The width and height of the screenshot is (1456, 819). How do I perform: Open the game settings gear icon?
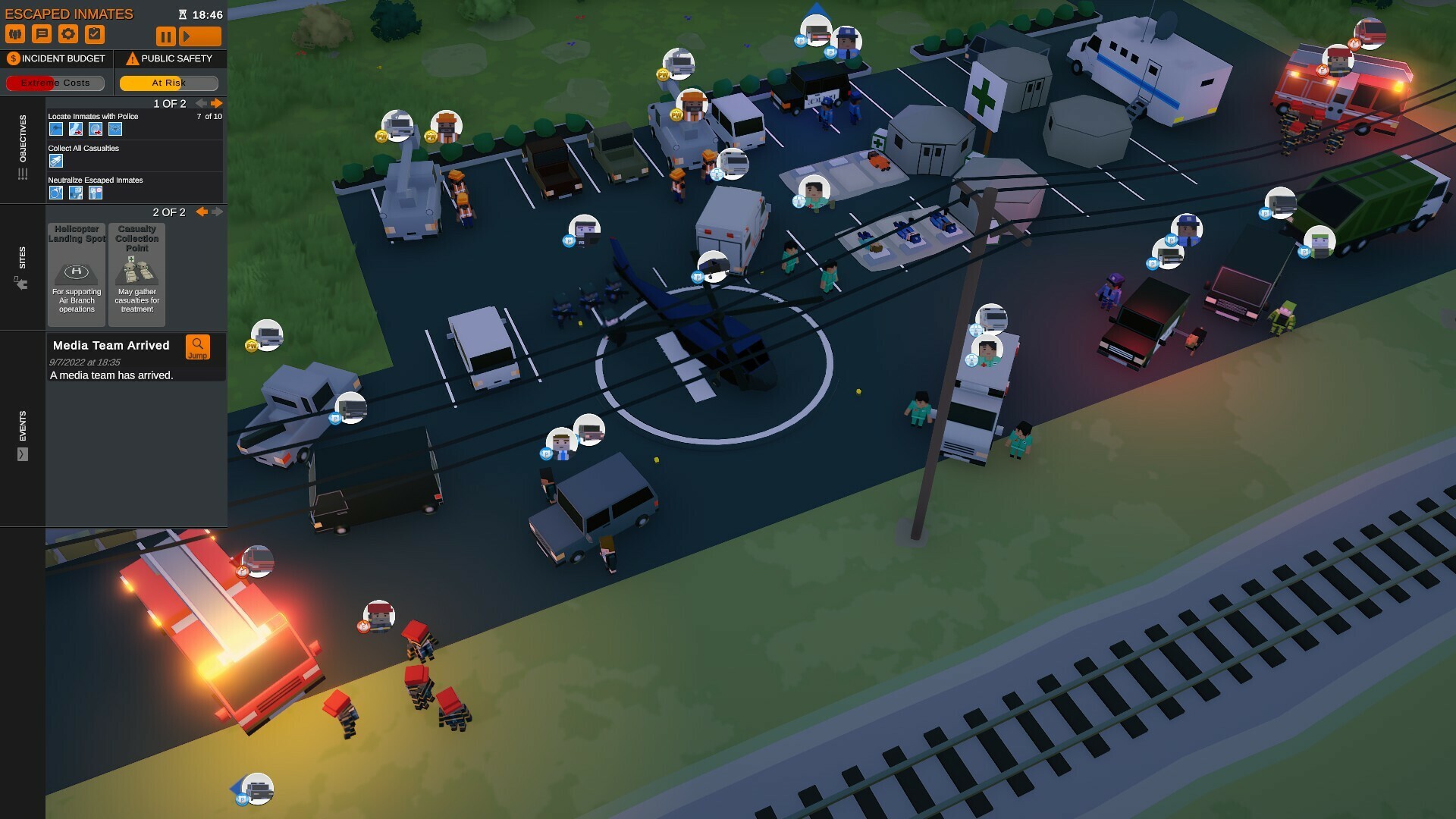click(70, 33)
